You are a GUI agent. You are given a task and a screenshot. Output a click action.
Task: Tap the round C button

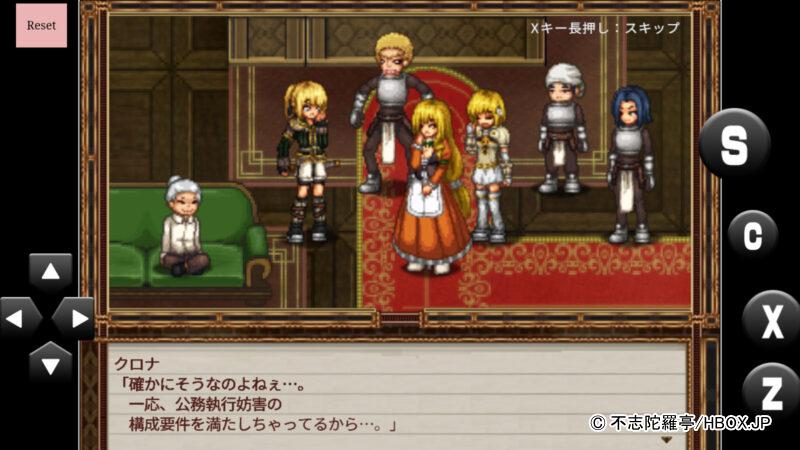tap(752, 235)
